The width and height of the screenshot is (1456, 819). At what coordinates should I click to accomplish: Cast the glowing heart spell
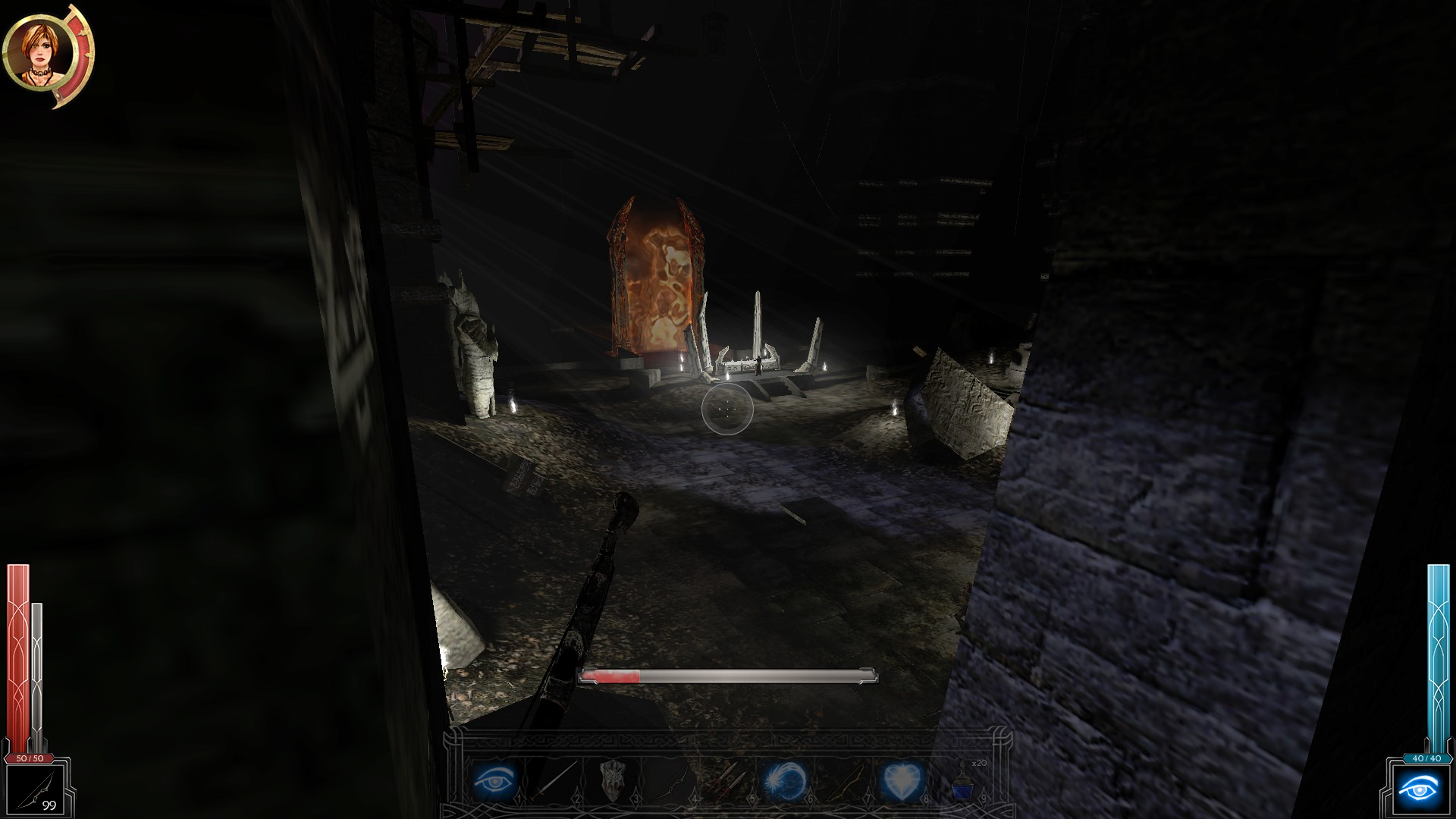[902, 780]
